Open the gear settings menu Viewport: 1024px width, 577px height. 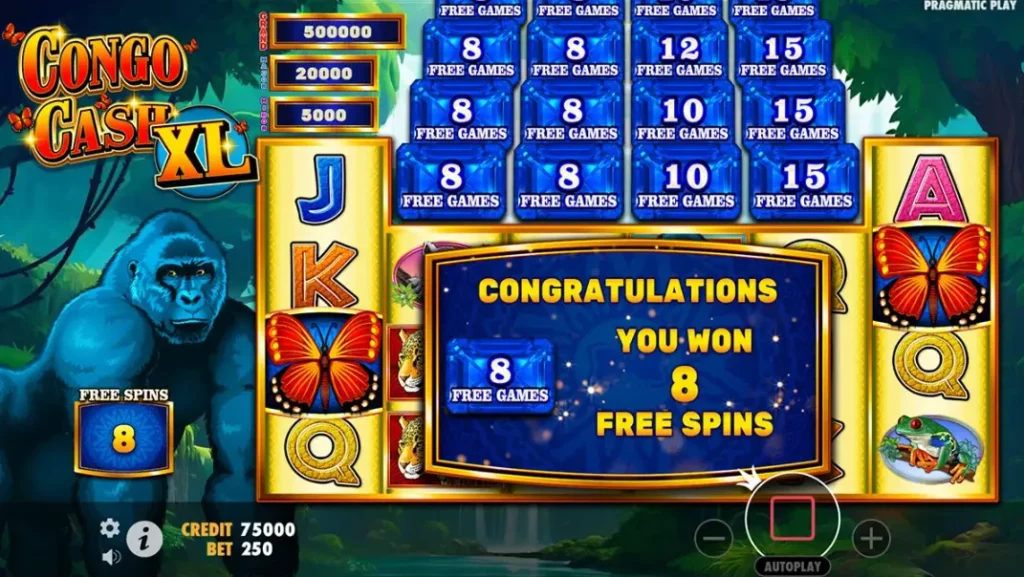(110, 528)
